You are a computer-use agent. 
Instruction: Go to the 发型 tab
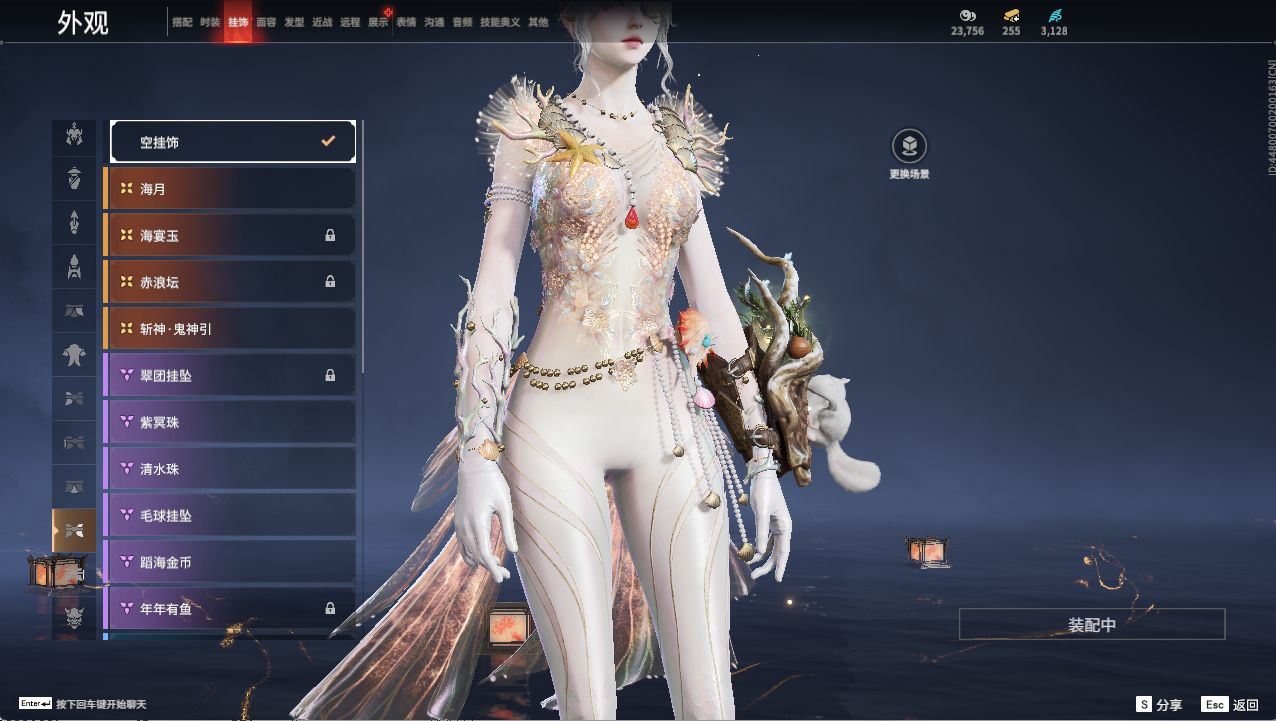point(294,22)
